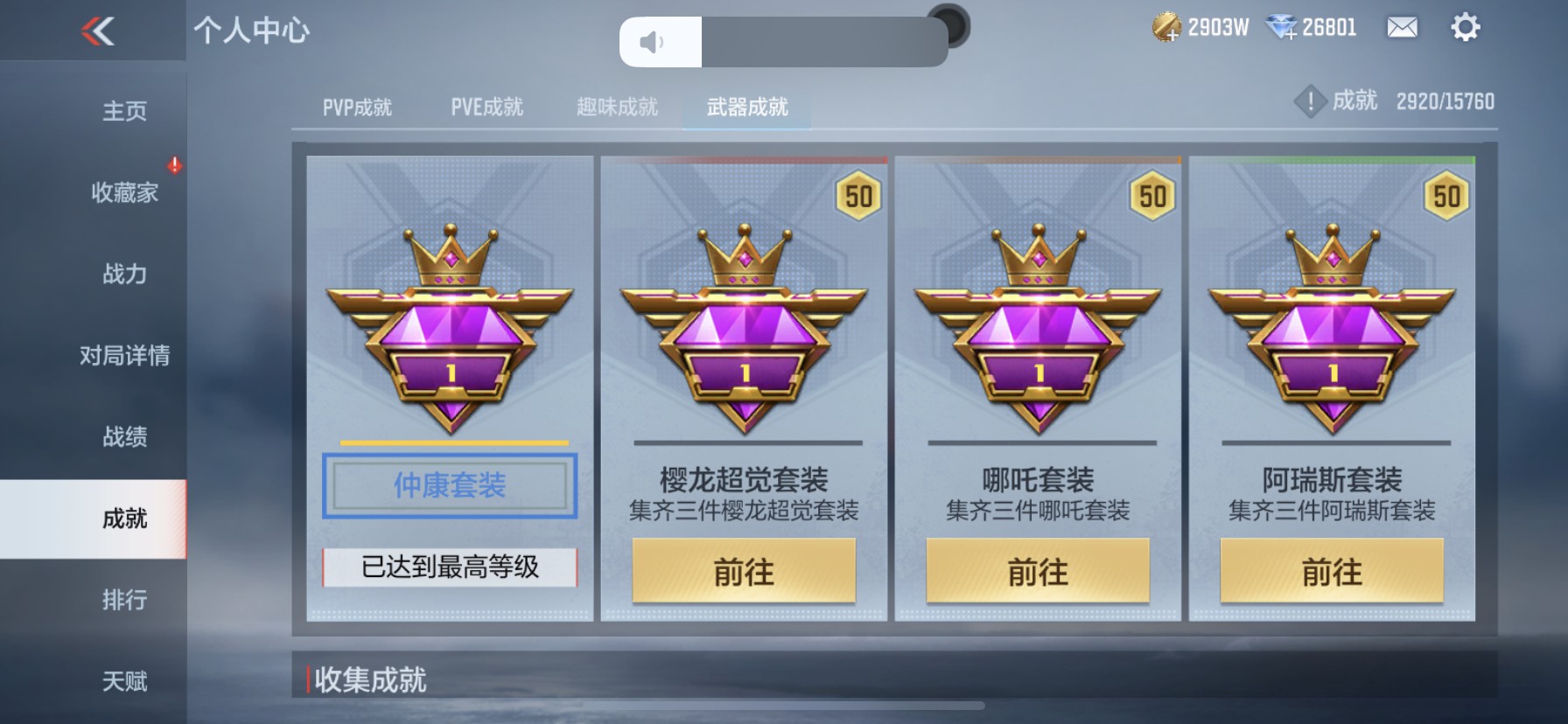Tap the achievement counter badge icon
Image resolution: width=1568 pixels, height=724 pixels.
[x=1310, y=101]
